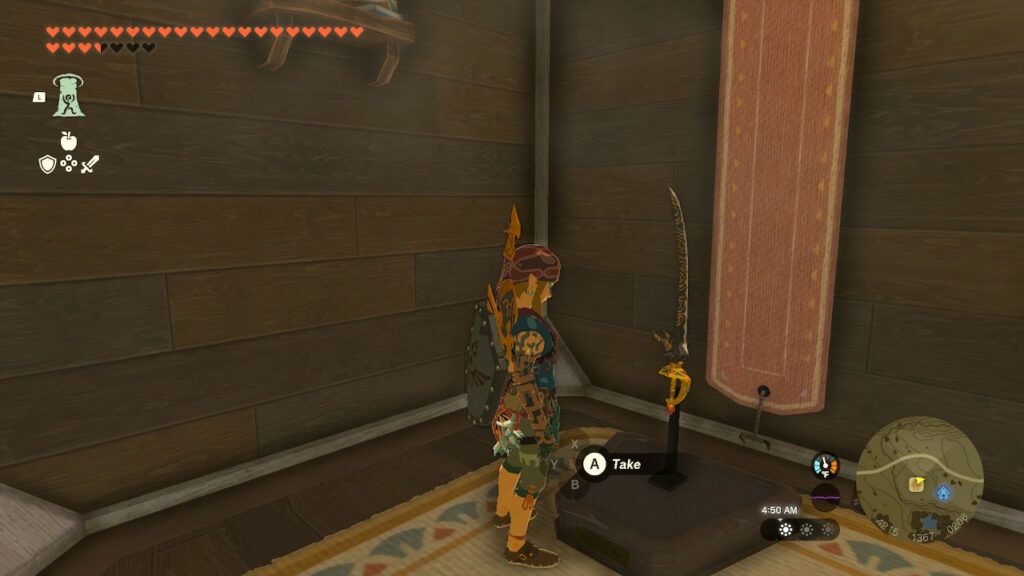This screenshot has height=576, width=1024.
Task: Select the apple quick-menu icon
Action: point(68,141)
